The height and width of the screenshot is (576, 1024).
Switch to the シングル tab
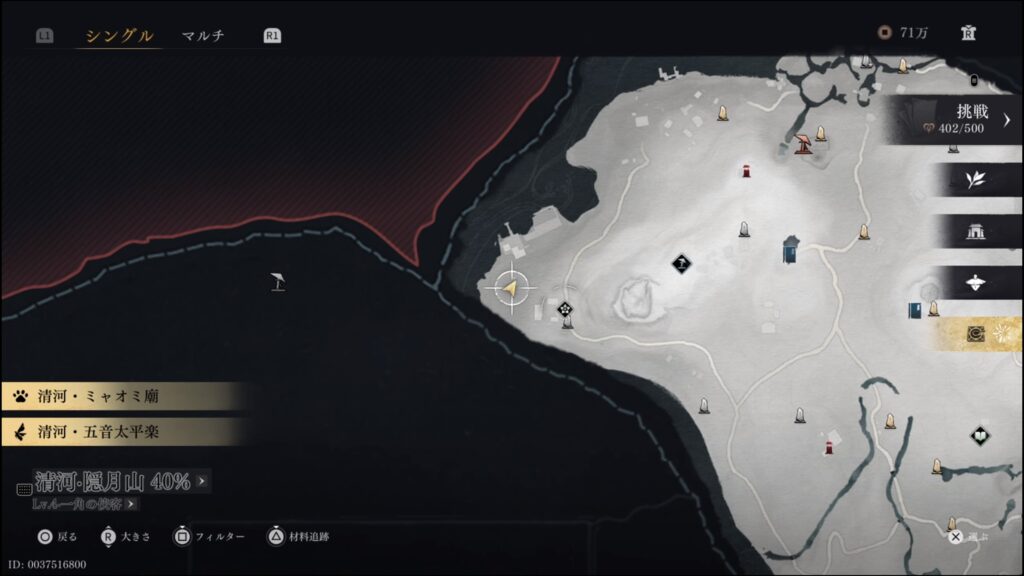point(119,36)
